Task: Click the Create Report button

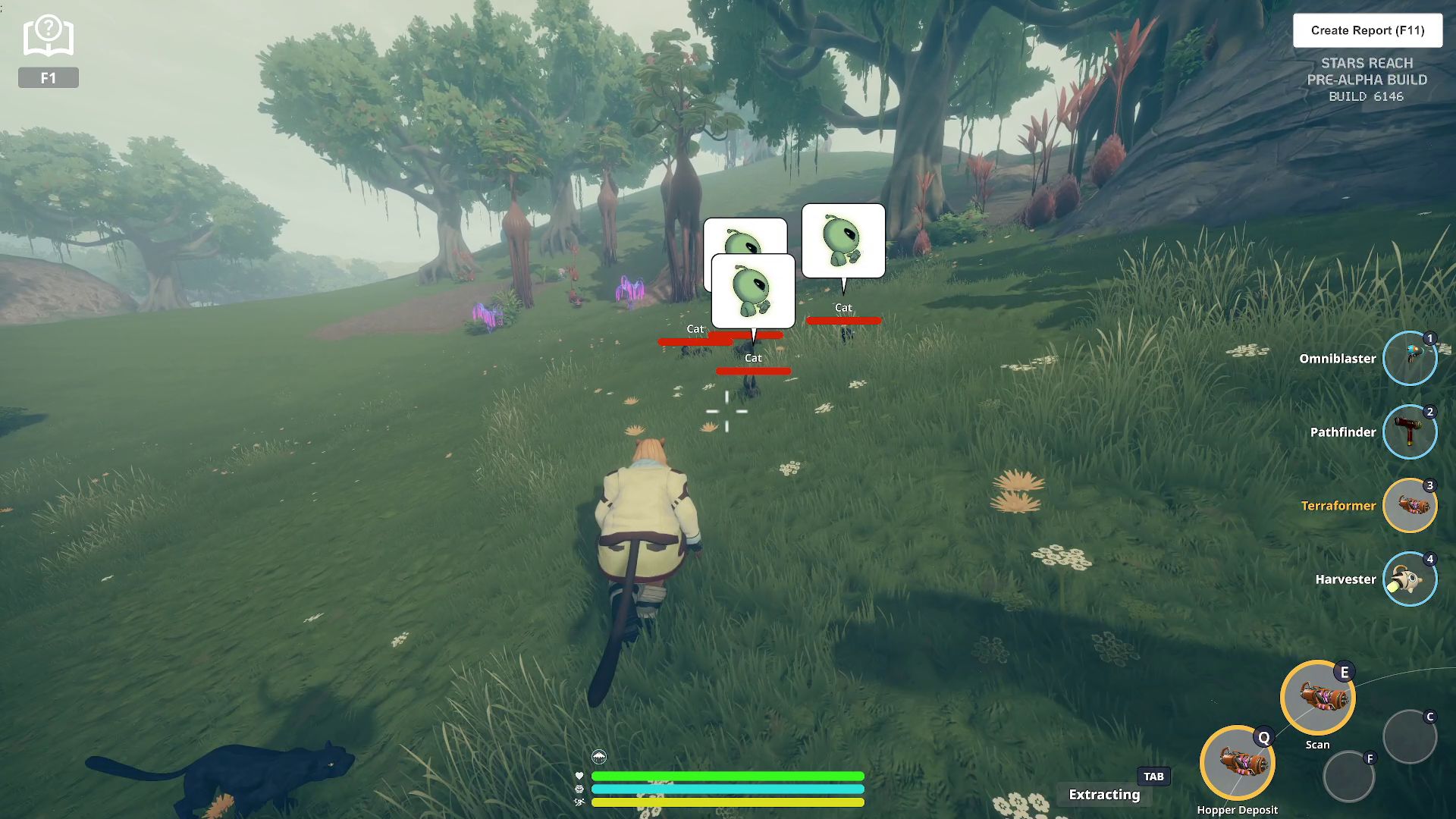Action: point(1367,30)
